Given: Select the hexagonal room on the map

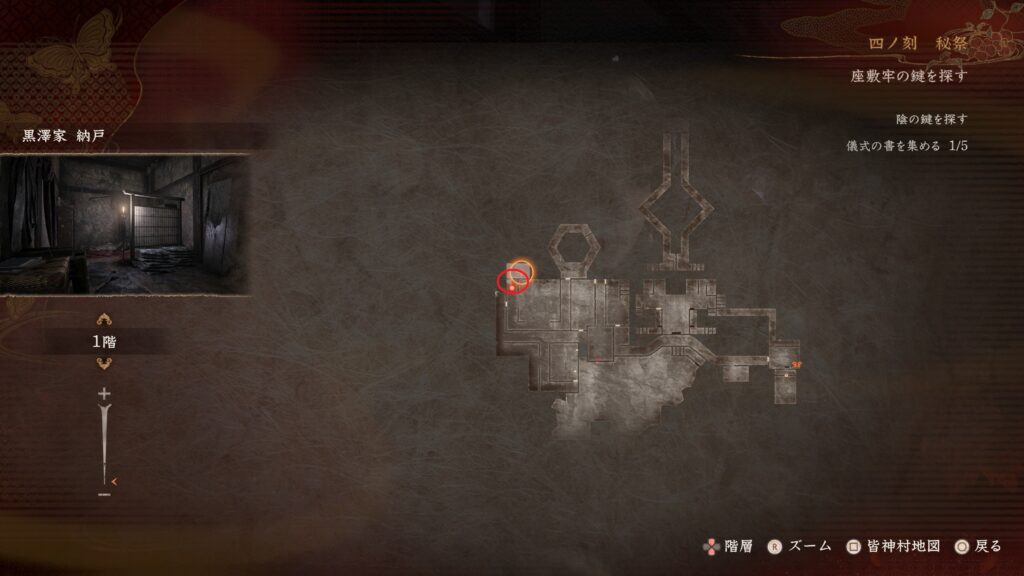Looking at the screenshot, I should coord(574,251).
